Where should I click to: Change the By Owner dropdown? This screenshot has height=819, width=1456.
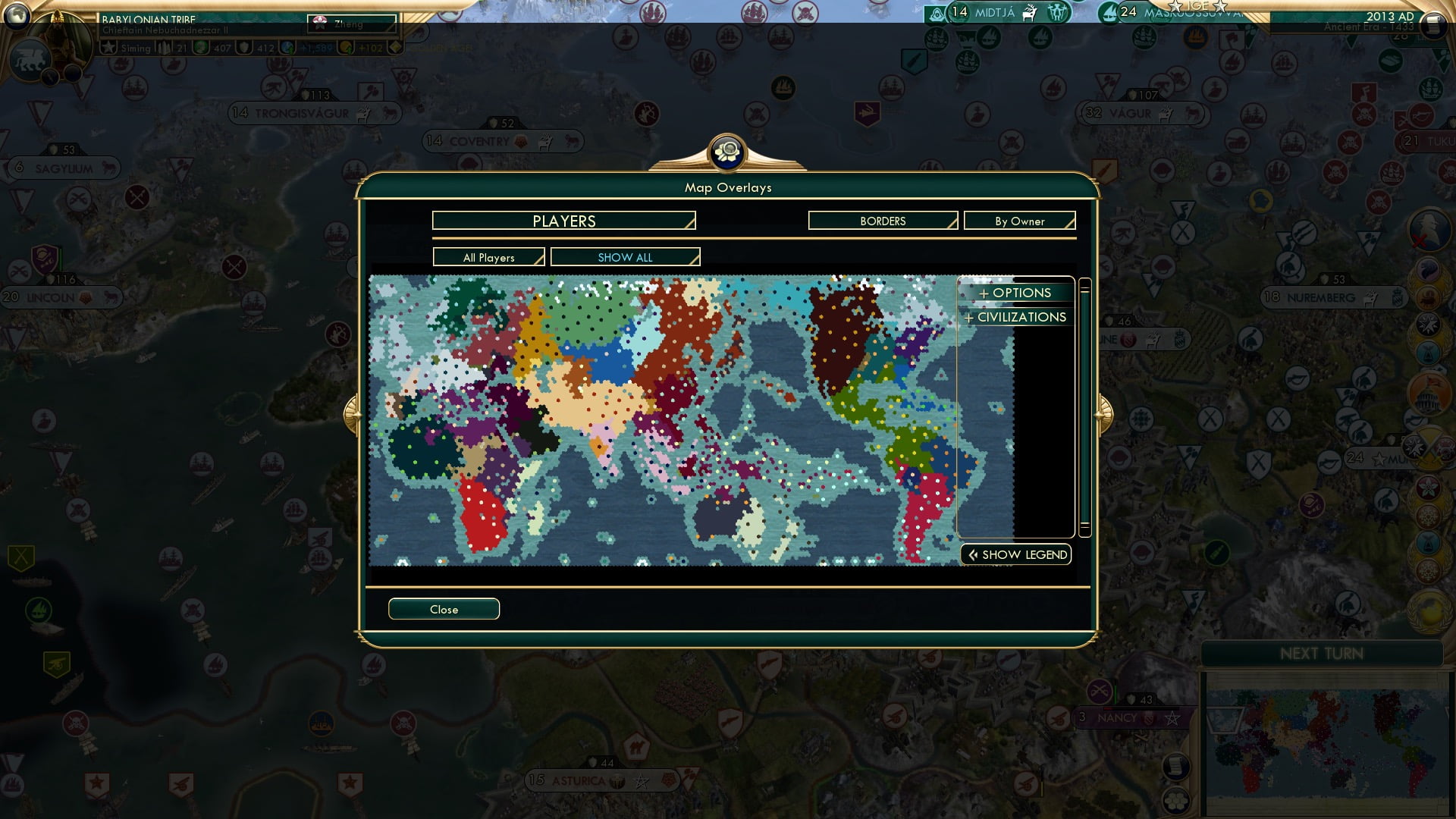point(1019,221)
